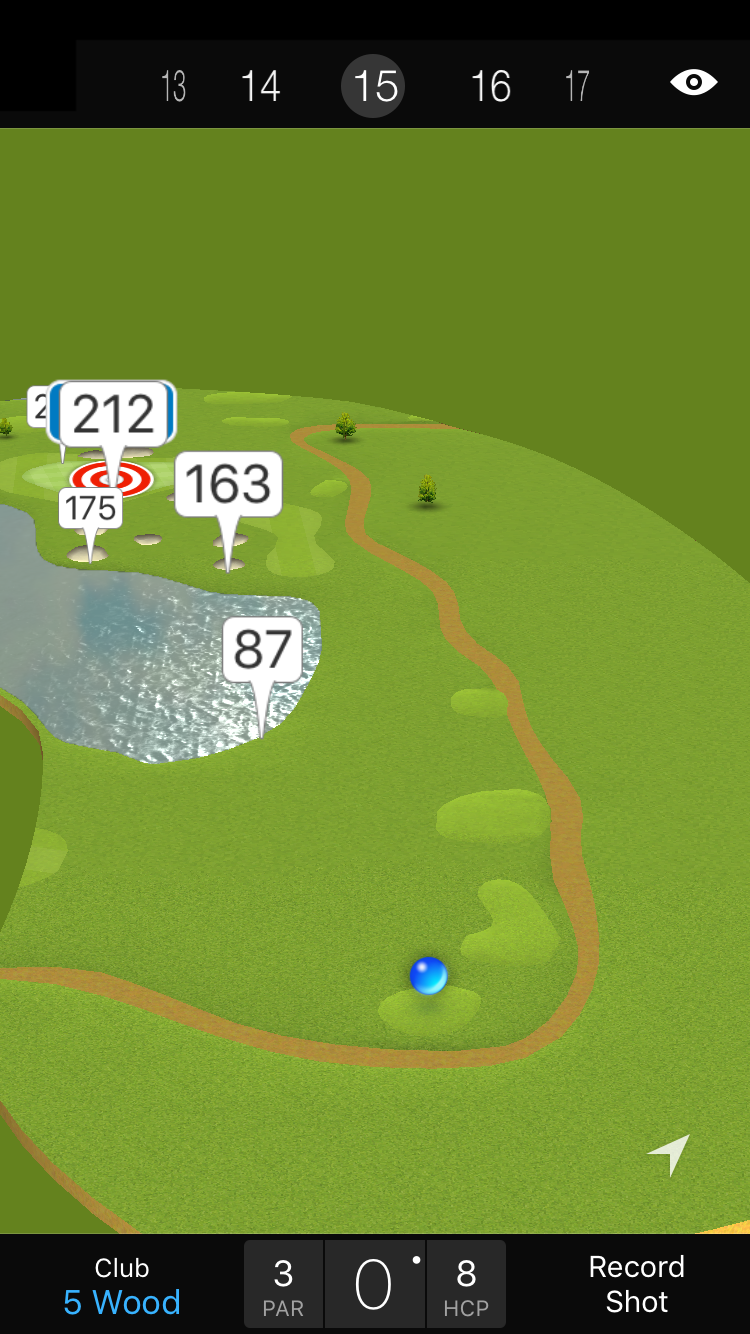Open the score entry showing 0

[374, 1285]
